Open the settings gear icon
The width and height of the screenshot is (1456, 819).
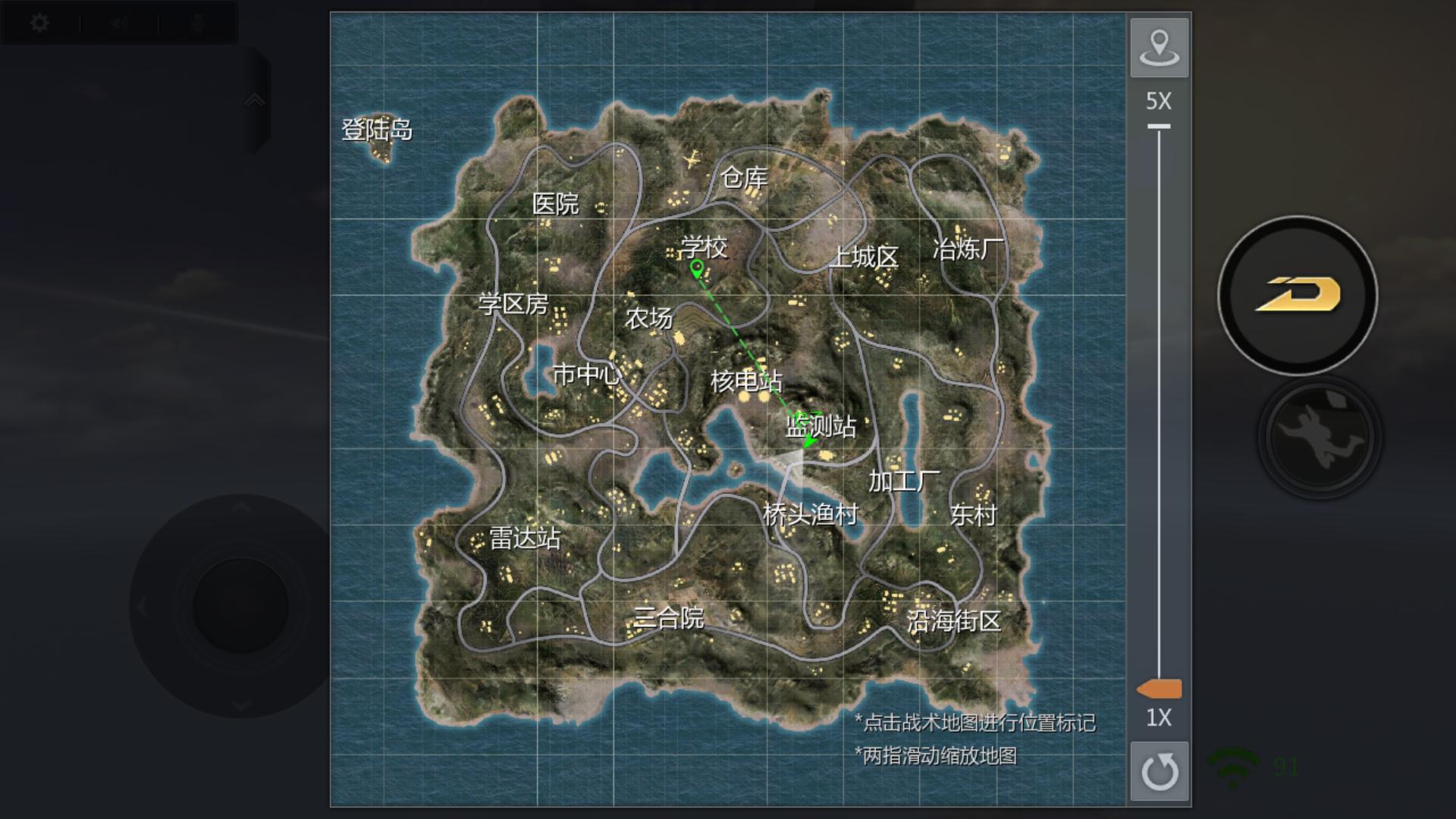coord(39,24)
